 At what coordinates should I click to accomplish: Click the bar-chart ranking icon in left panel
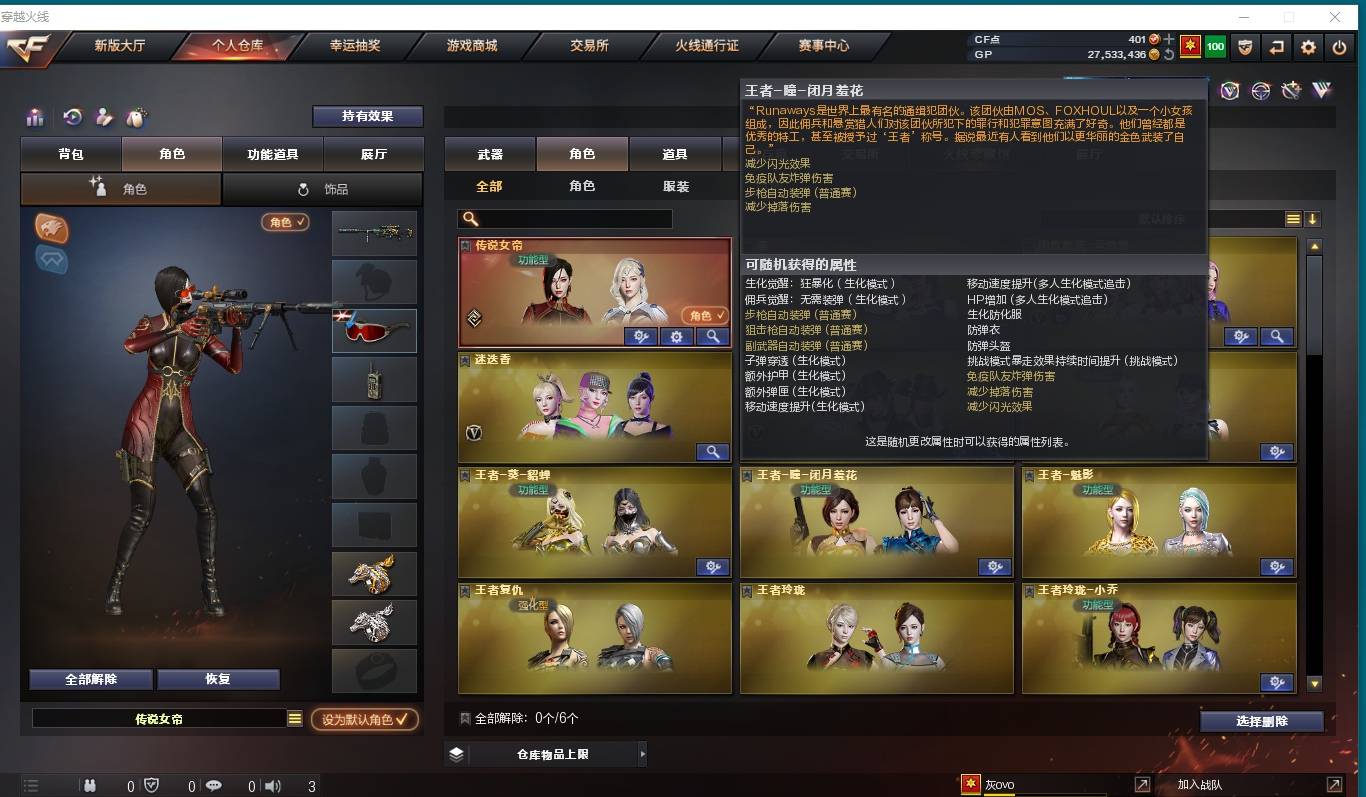[35, 117]
